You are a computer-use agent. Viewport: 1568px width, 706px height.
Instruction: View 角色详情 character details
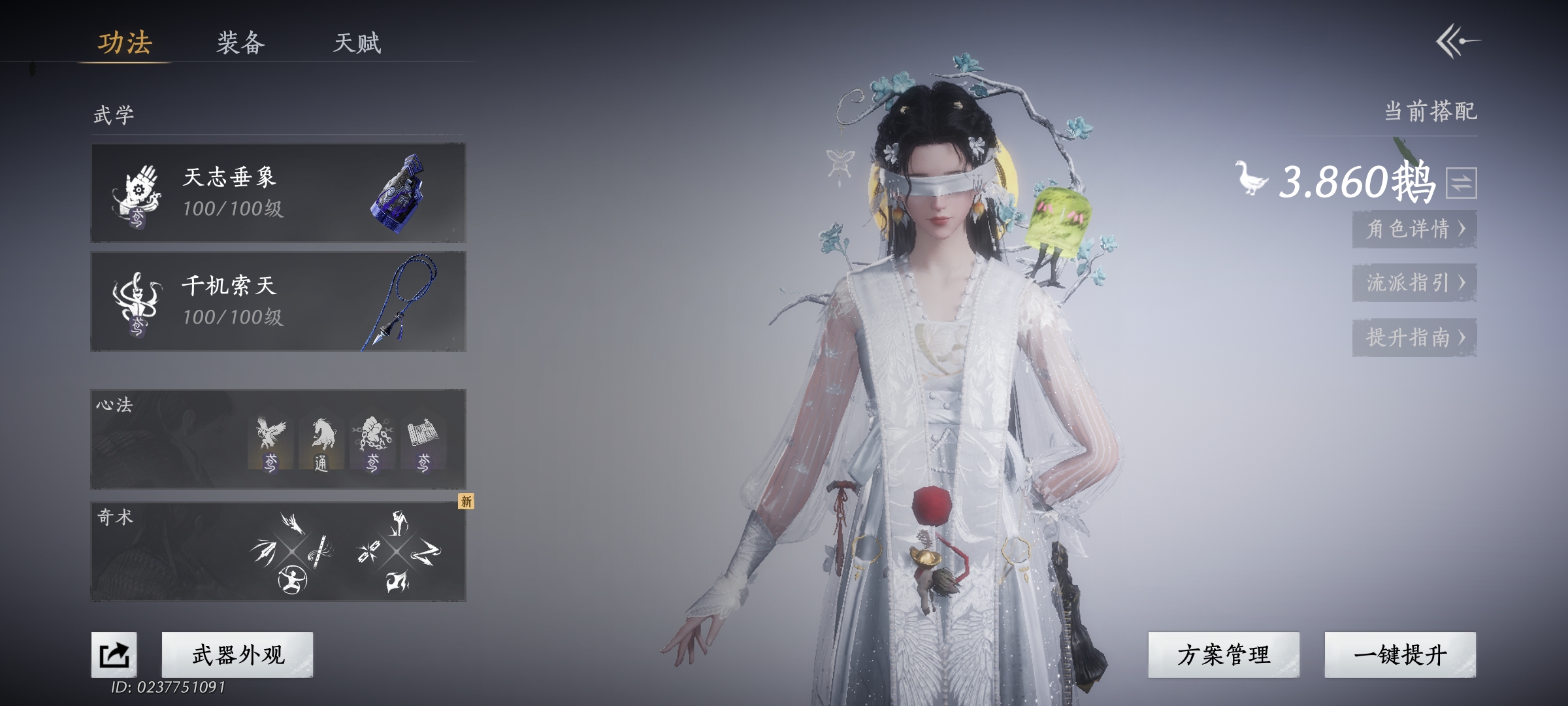pos(1414,229)
